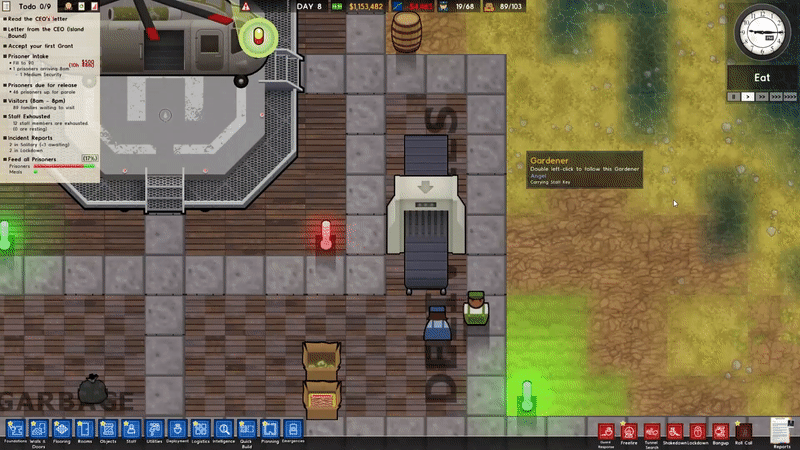Select the Quick Build tool
This screenshot has width=800, height=450.
click(247, 428)
